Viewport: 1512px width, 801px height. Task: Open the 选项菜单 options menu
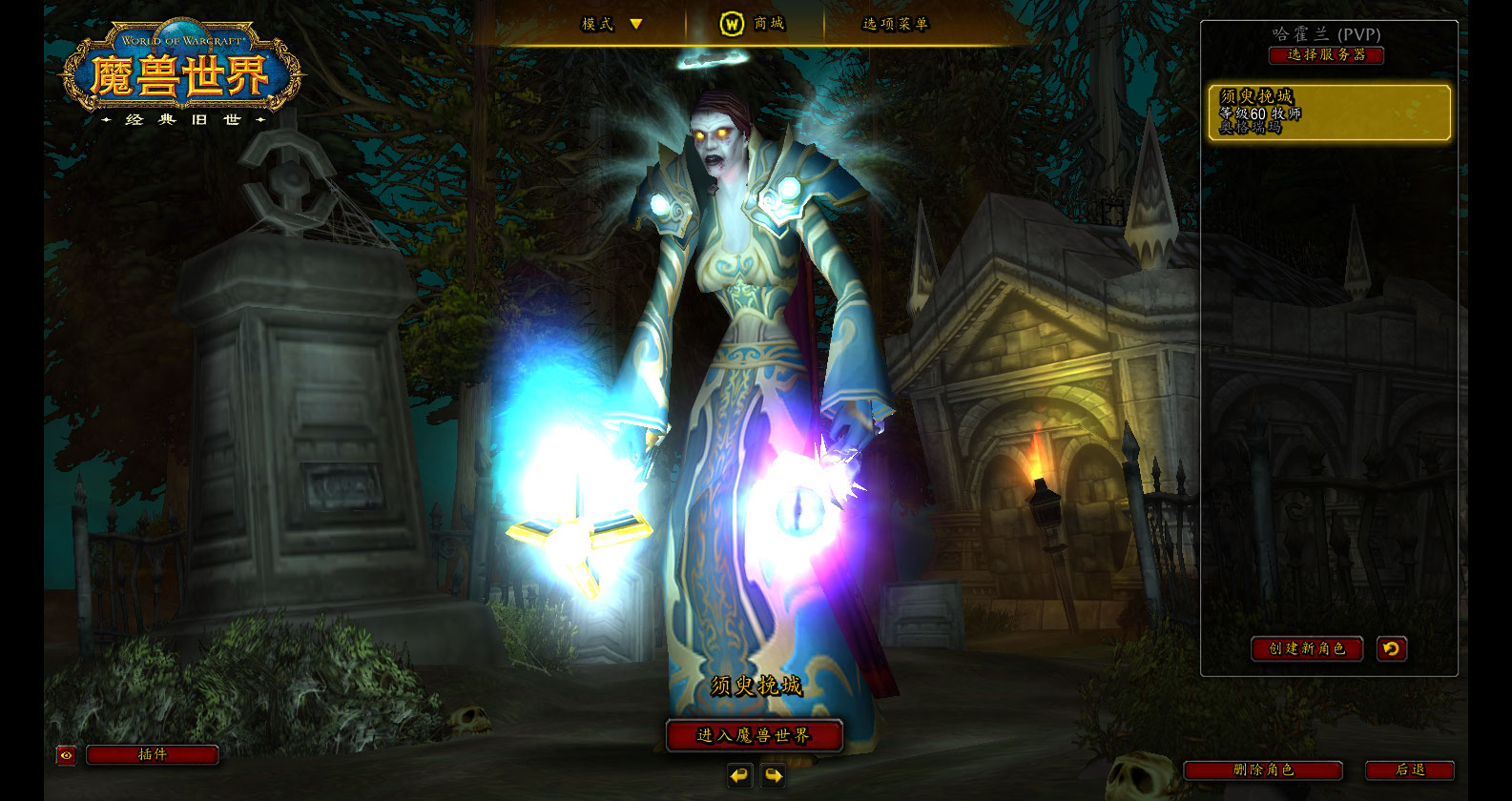click(x=895, y=24)
